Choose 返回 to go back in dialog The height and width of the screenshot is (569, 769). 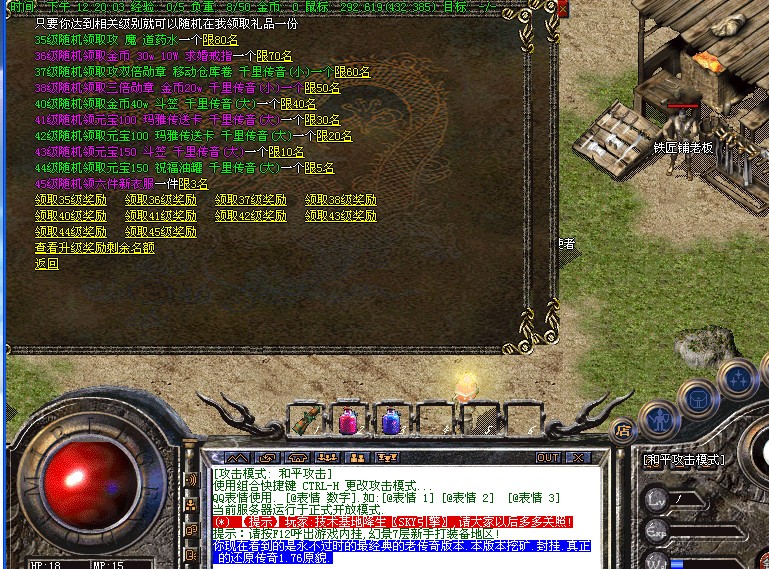tap(47, 264)
